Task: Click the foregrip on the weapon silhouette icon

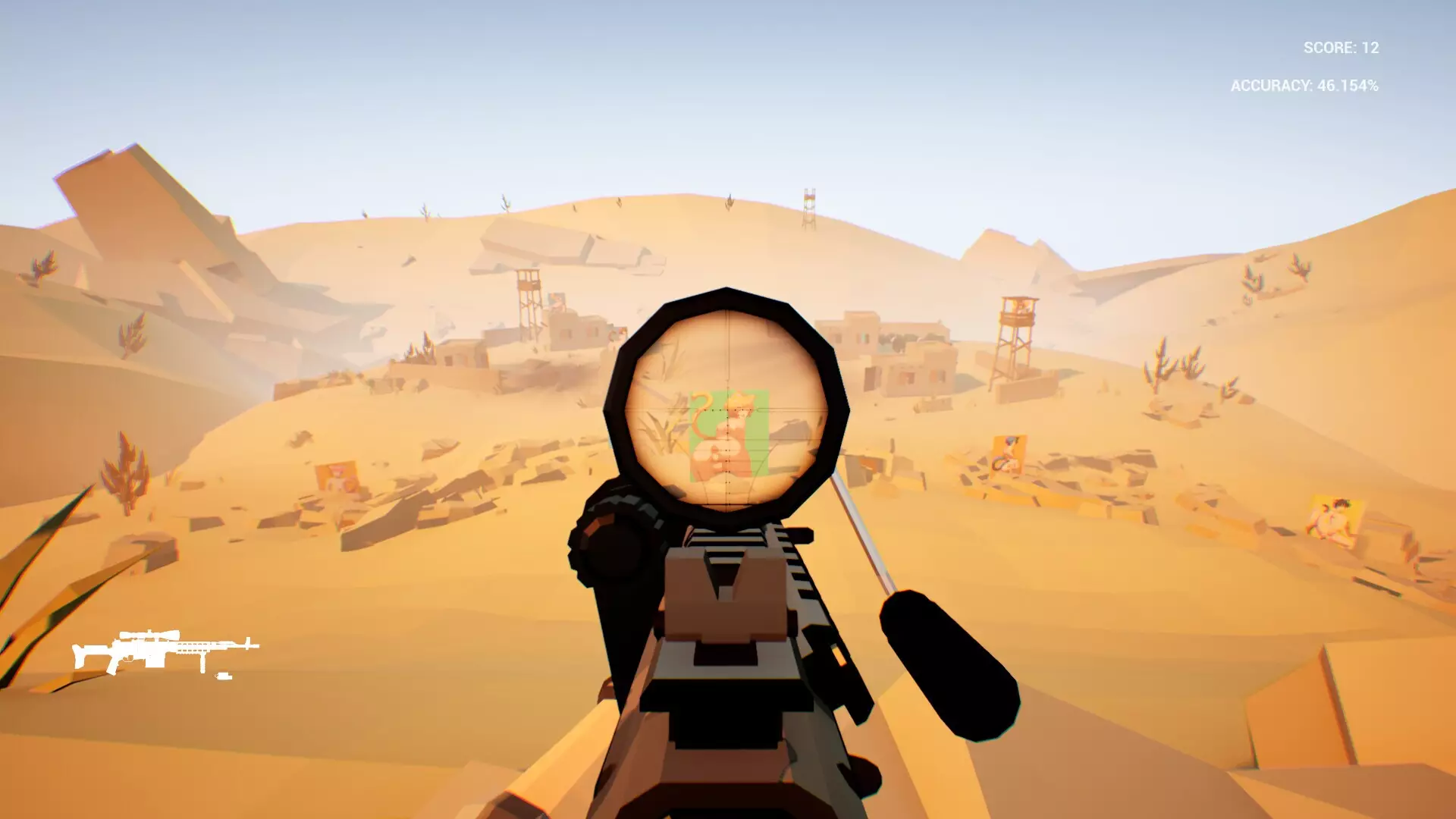Action: (202, 662)
